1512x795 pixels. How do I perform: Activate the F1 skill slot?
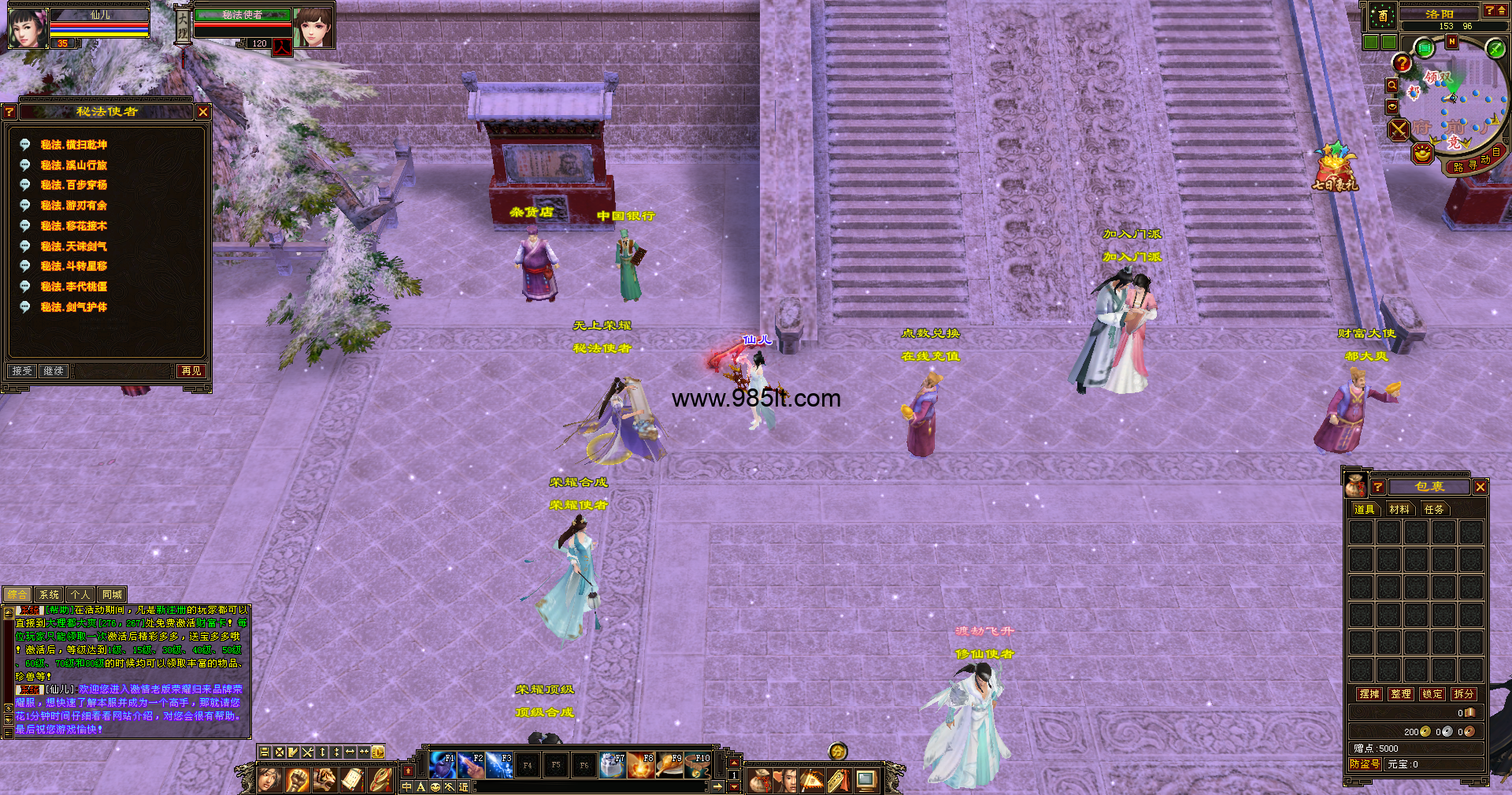coord(443,765)
